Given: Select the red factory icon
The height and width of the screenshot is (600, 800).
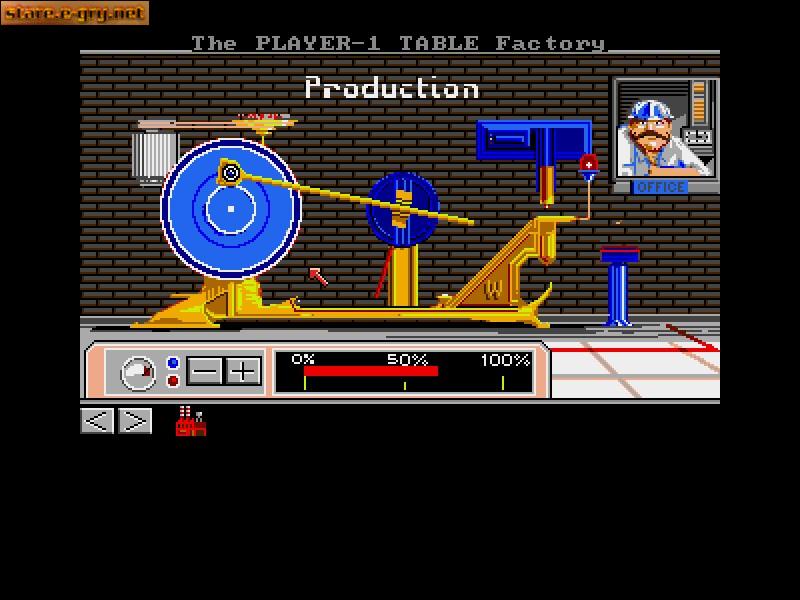Looking at the screenshot, I should (190, 421).
